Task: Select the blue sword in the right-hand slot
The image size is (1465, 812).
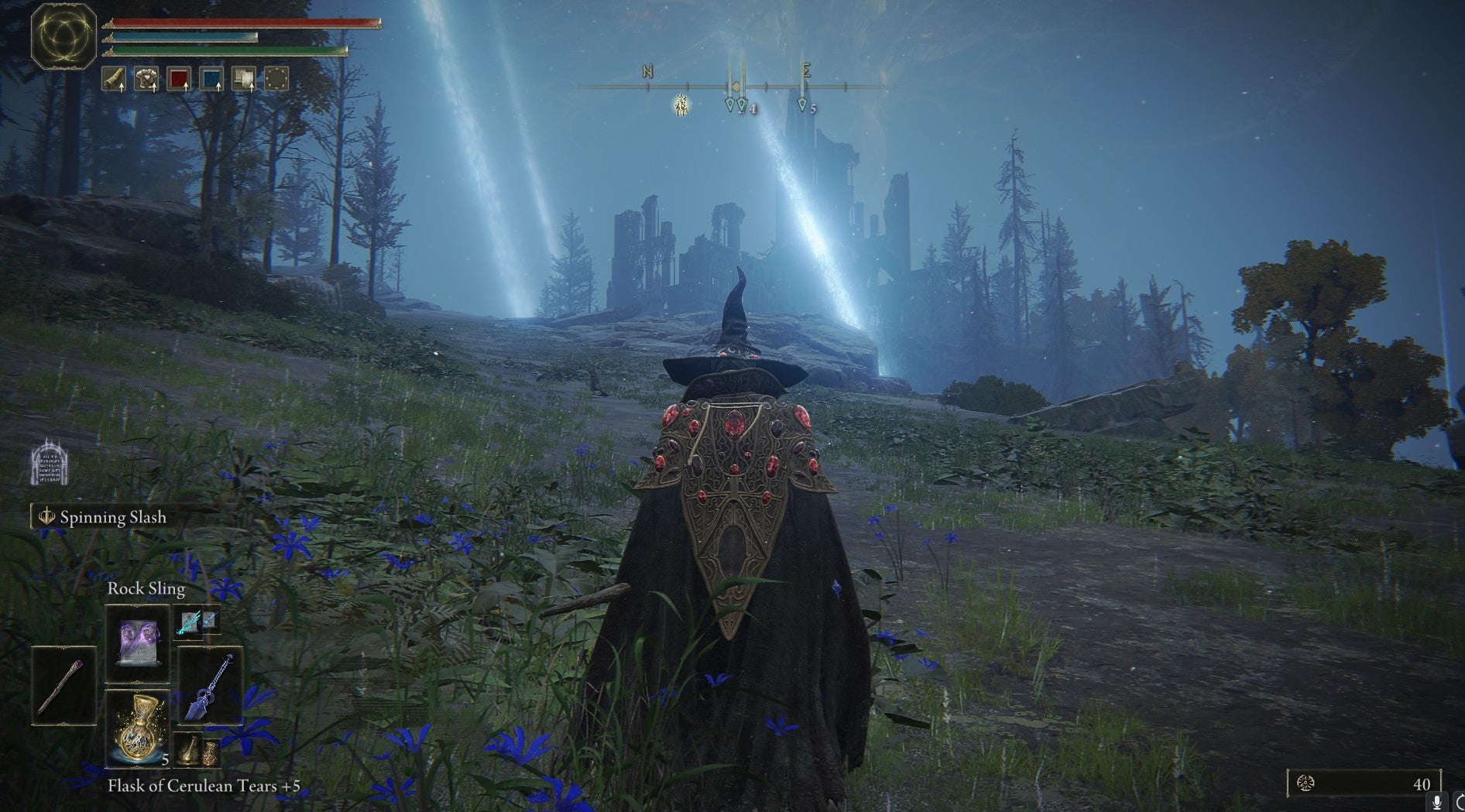Action: tap(210, 686)
